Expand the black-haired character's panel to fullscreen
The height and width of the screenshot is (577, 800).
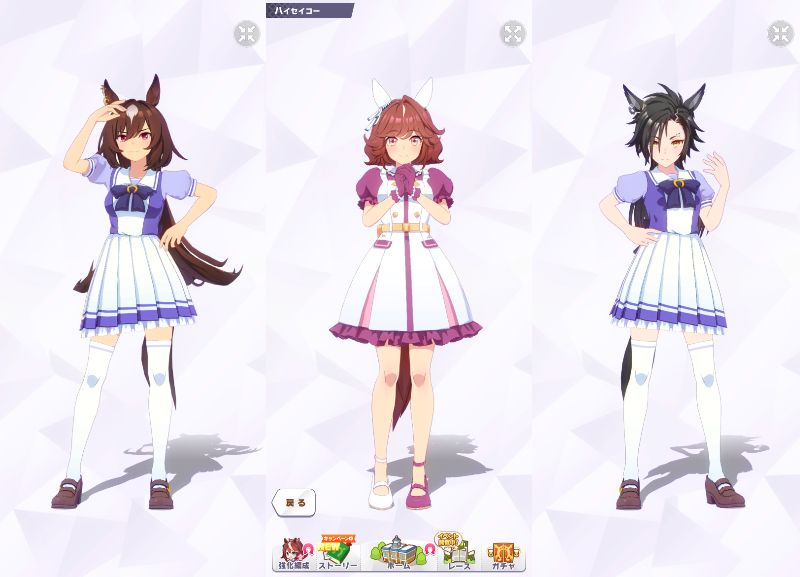[779, 34]
